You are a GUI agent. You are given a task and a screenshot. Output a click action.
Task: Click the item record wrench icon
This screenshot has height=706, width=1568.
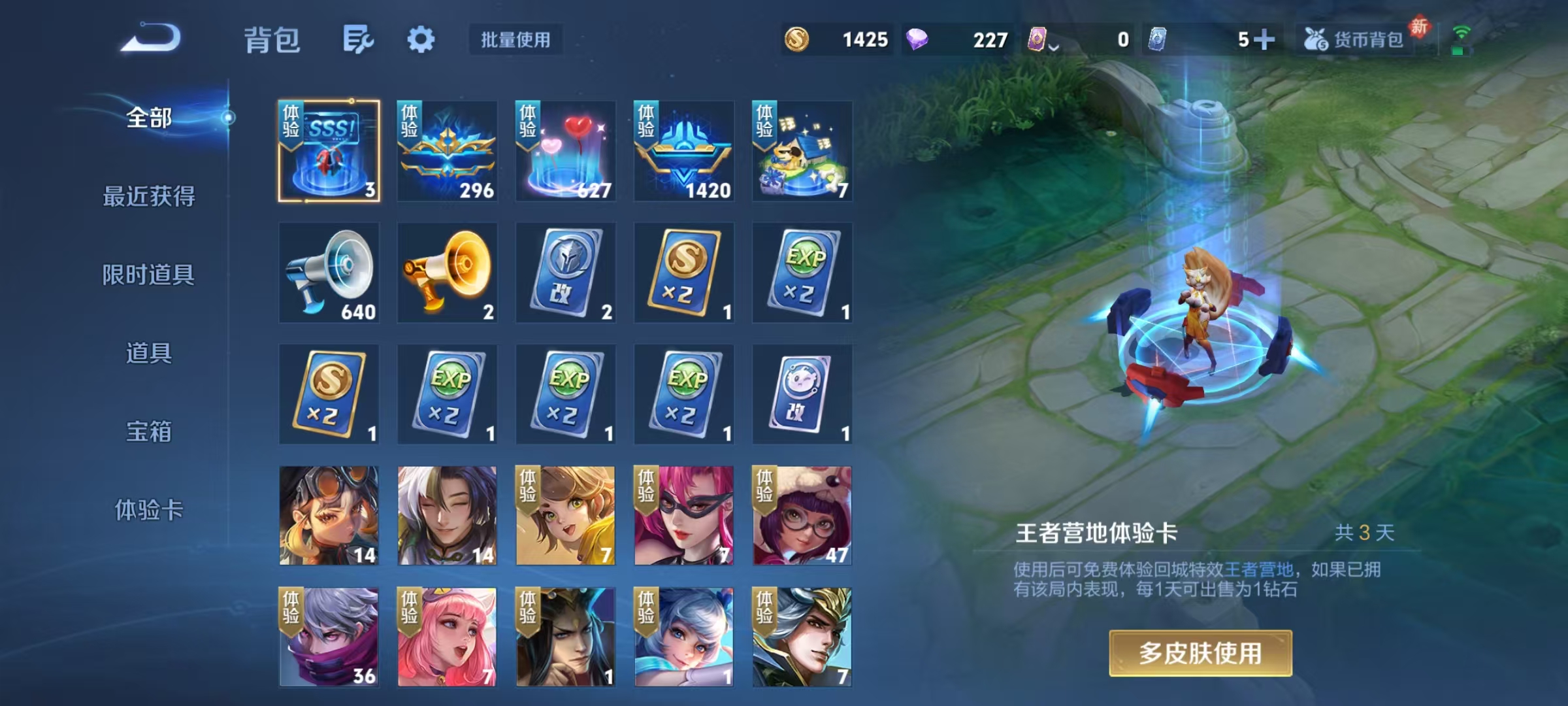(358, 40)
